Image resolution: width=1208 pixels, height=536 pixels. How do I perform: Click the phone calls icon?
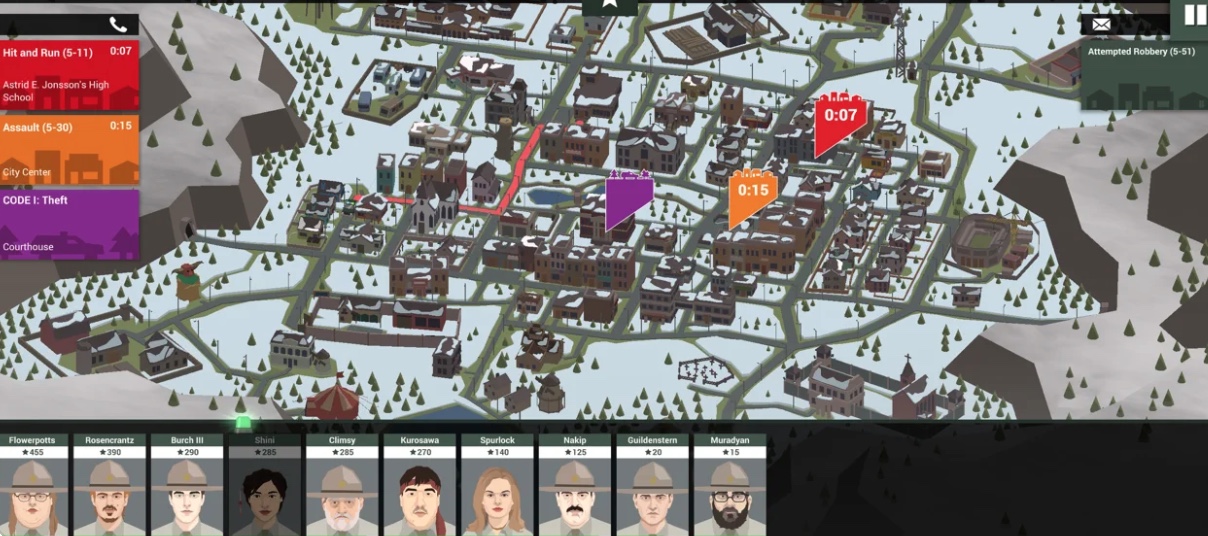coord(118,25)
